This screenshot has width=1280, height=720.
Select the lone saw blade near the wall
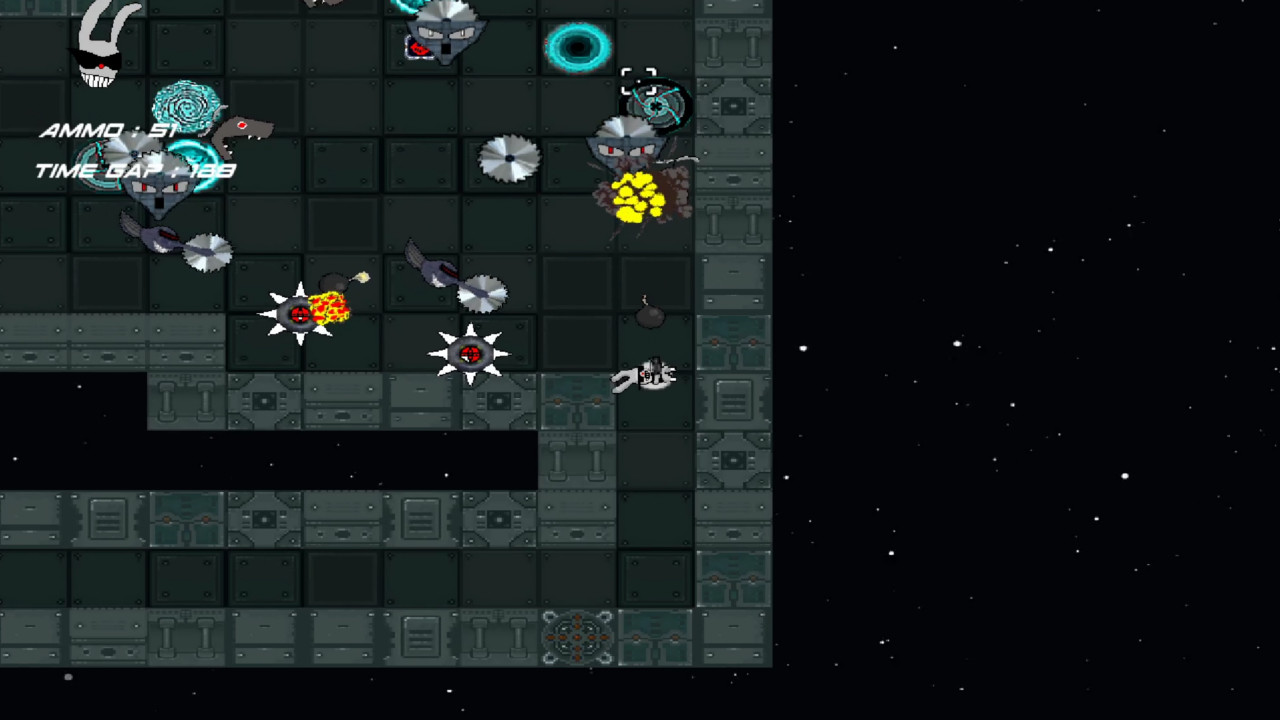coord(510,158)
